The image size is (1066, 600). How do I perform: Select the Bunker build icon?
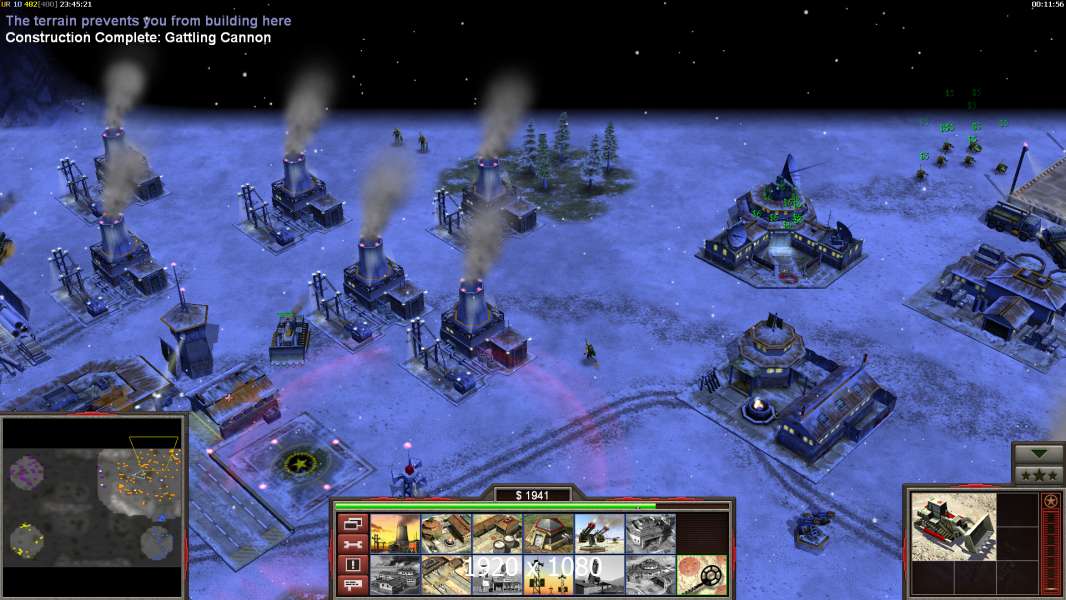point(548,534)
